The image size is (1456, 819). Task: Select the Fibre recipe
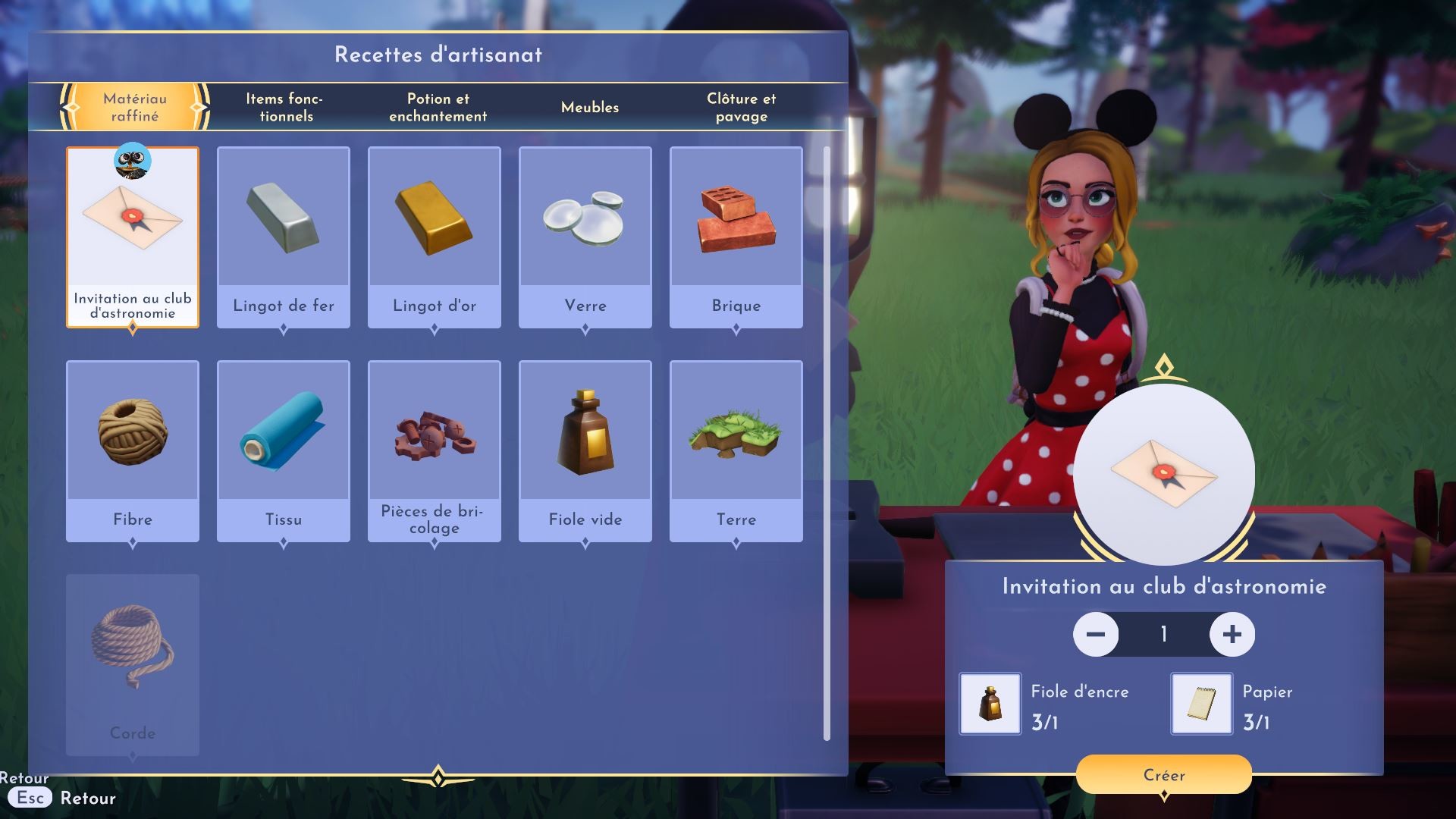[133, 450]
